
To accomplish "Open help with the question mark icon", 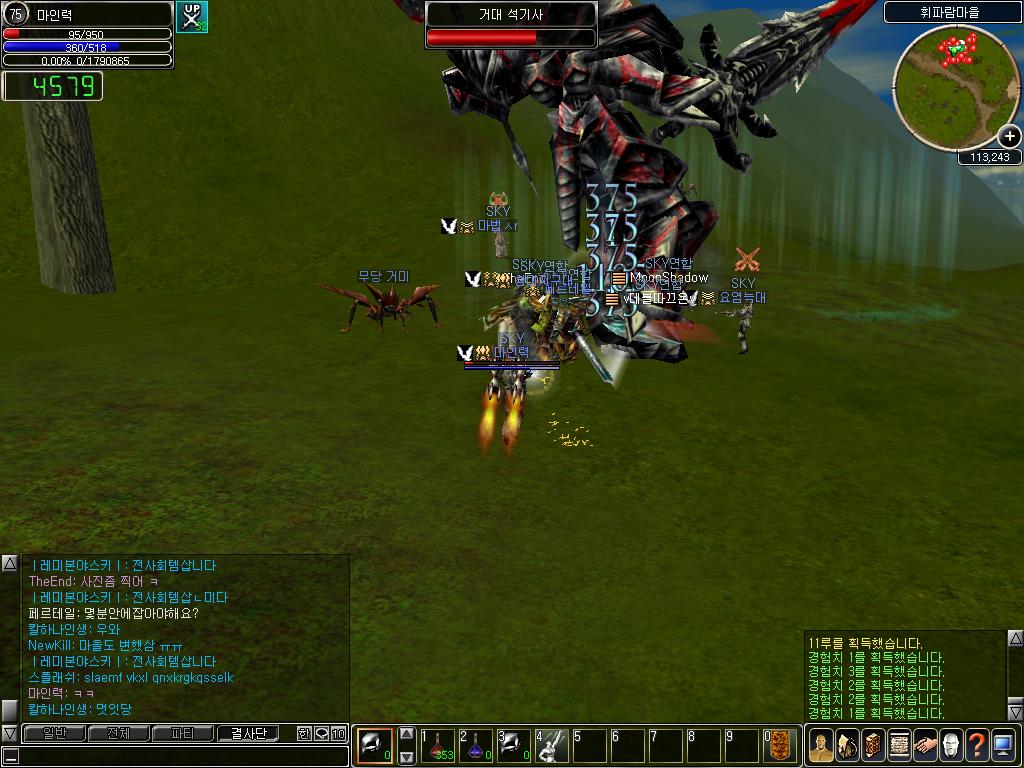I will (x=977, y=745).
